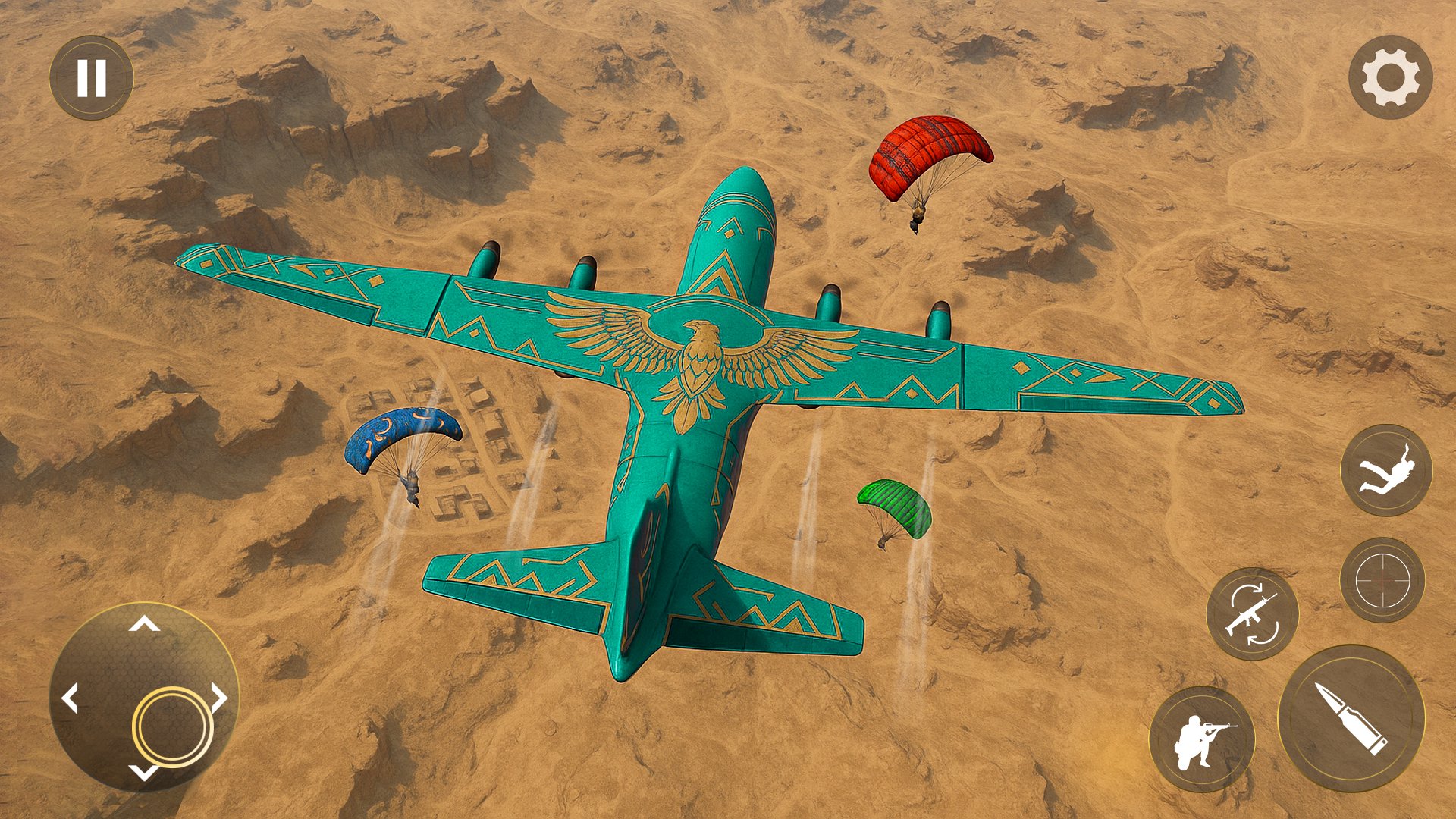Click the joystick's up arrow
Viewport: 1456px width, 819px height.
144,625
